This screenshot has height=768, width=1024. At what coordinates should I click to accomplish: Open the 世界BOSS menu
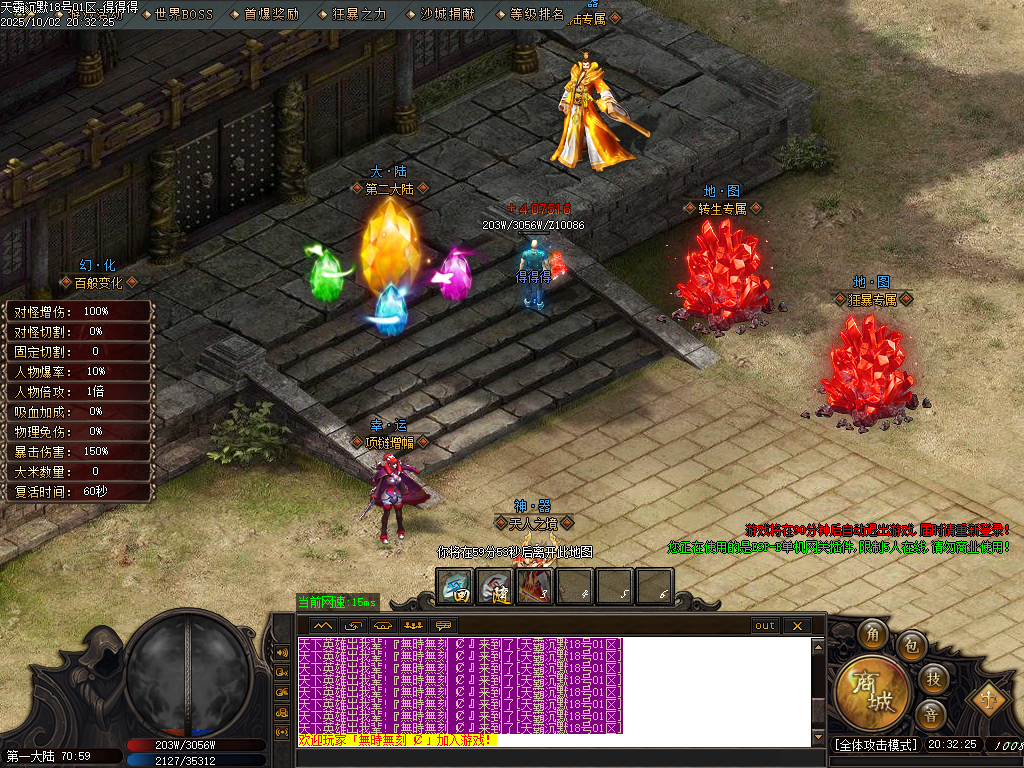(x=184, y=15)
